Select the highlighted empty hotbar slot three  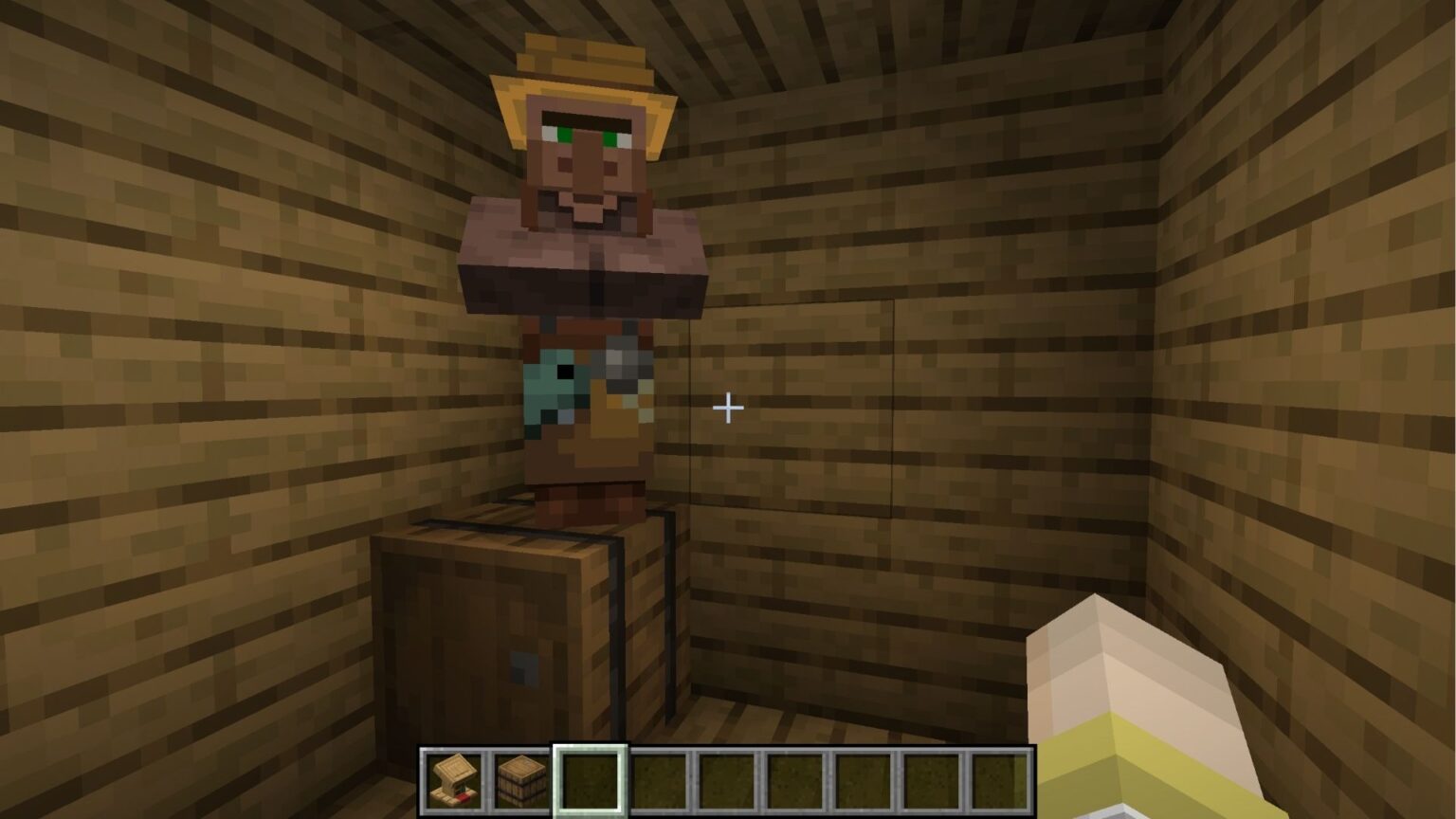click(x=588, y=777)
